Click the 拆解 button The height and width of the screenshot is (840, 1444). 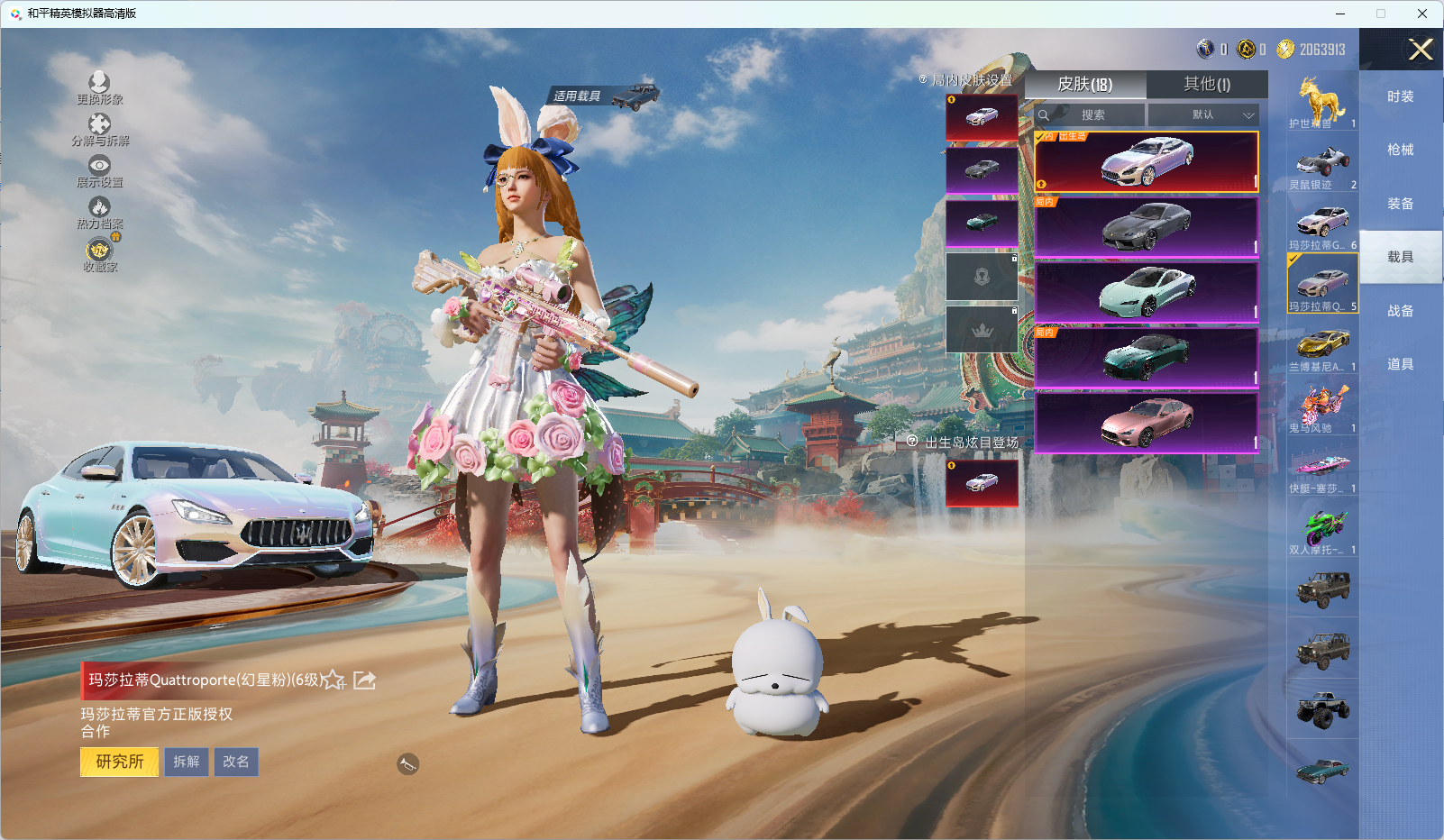coord(187,762)
